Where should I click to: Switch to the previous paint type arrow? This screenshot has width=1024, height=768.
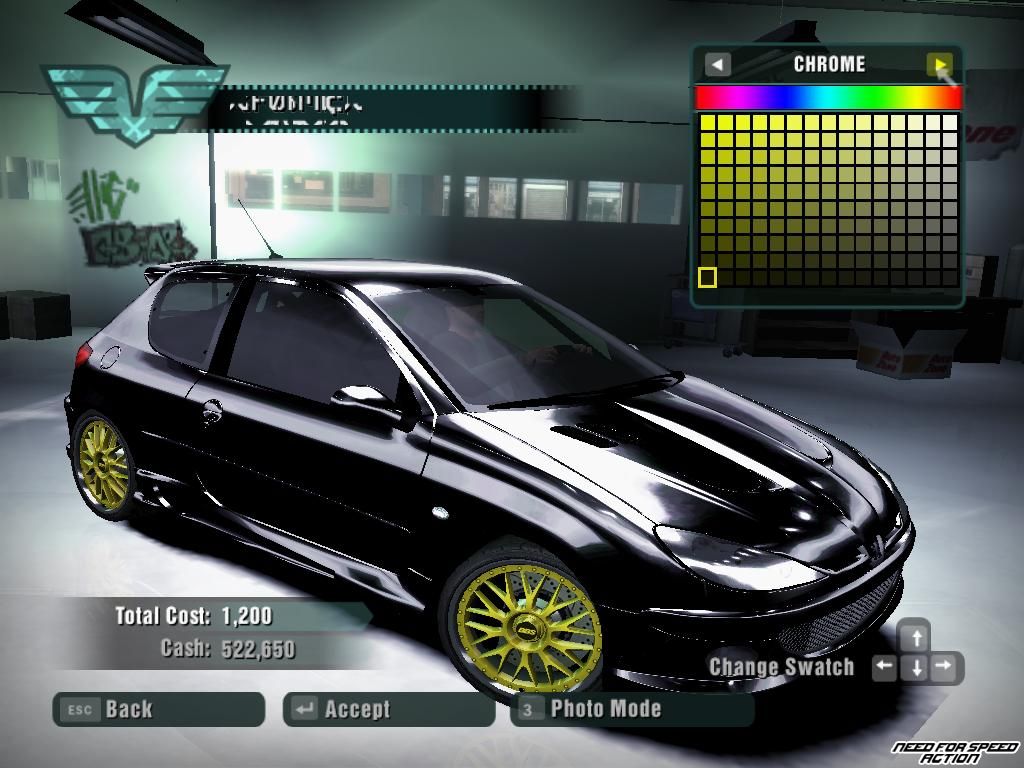[717, 65]
